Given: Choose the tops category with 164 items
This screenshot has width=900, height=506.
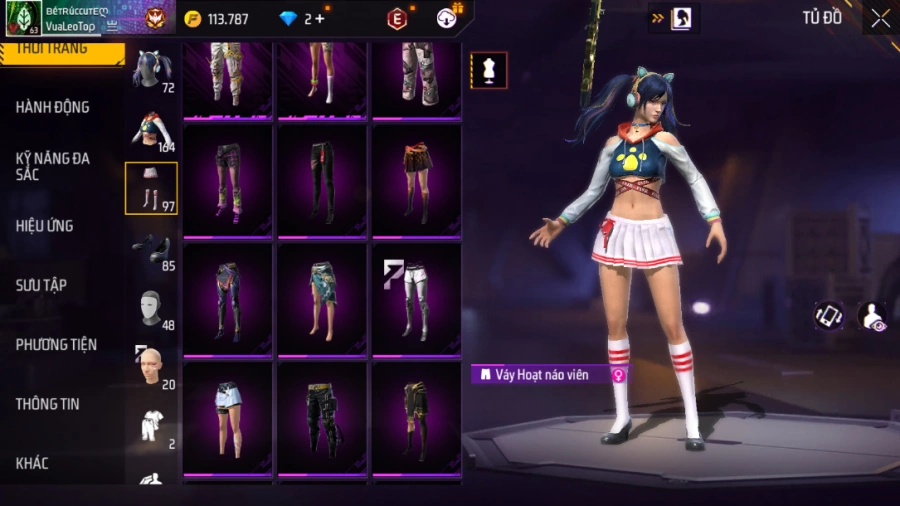Looking at the screenshot, I should [151, 130].
